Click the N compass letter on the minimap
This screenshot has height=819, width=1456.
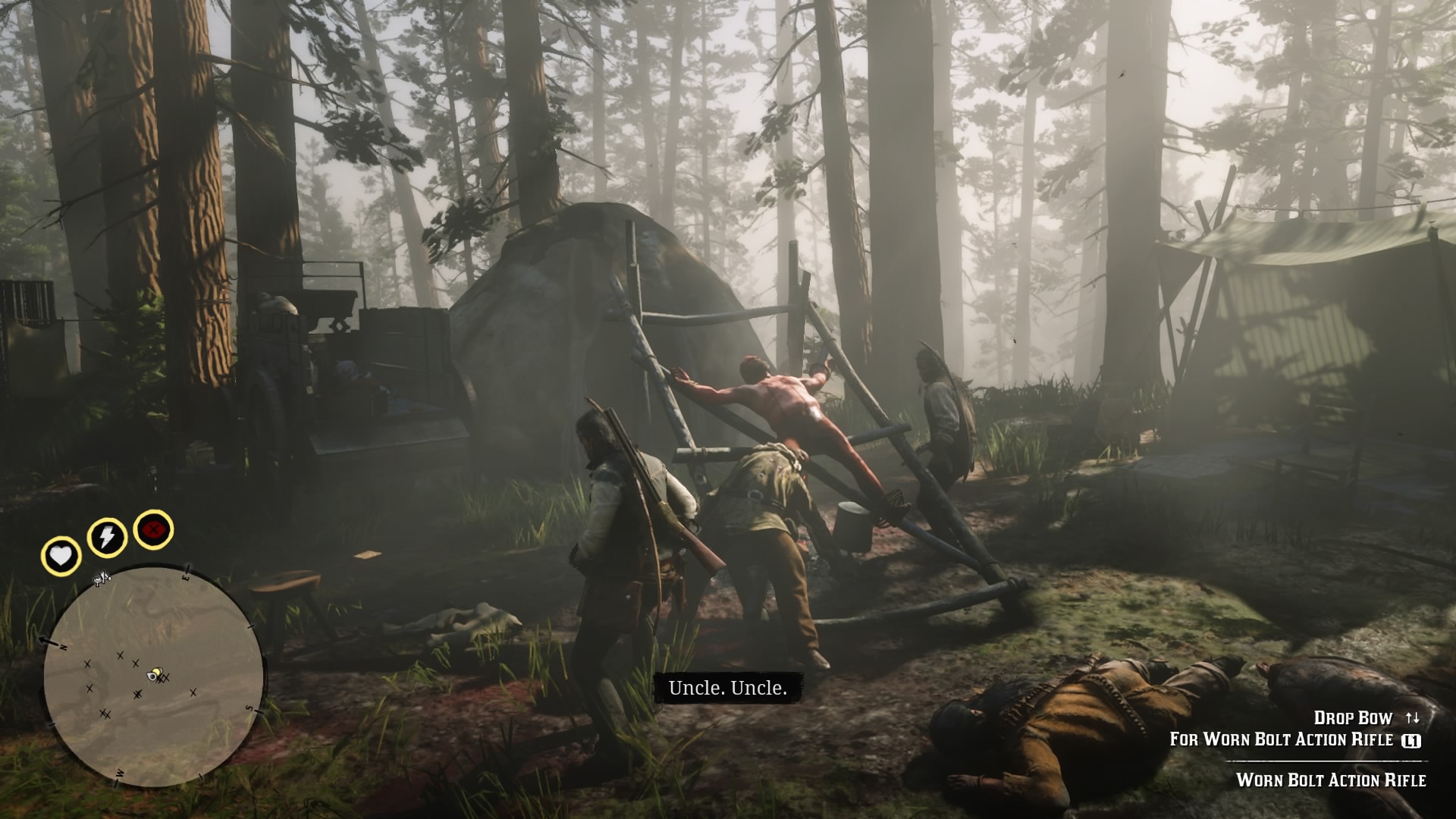tap(62, 647)
